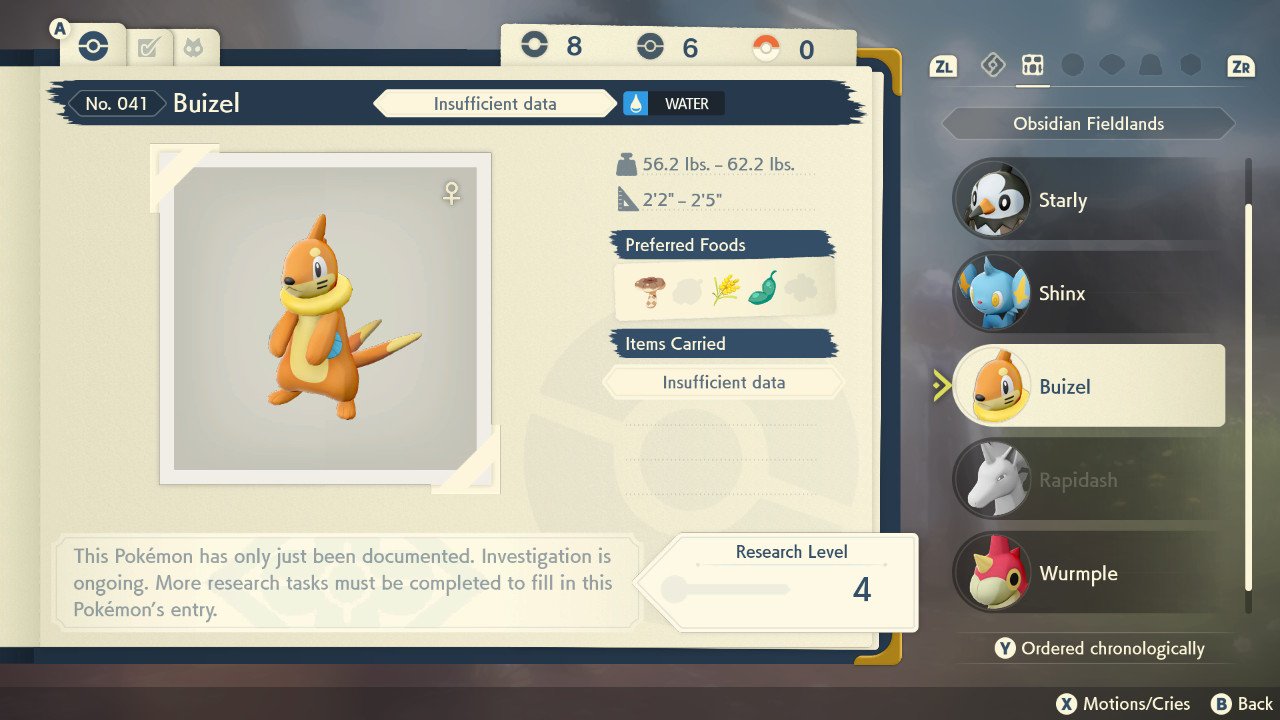Viewport: 1280px width, 720px height.
Task: Open the greyed-out Rapidash entry
Action: tap(1090, 480)
